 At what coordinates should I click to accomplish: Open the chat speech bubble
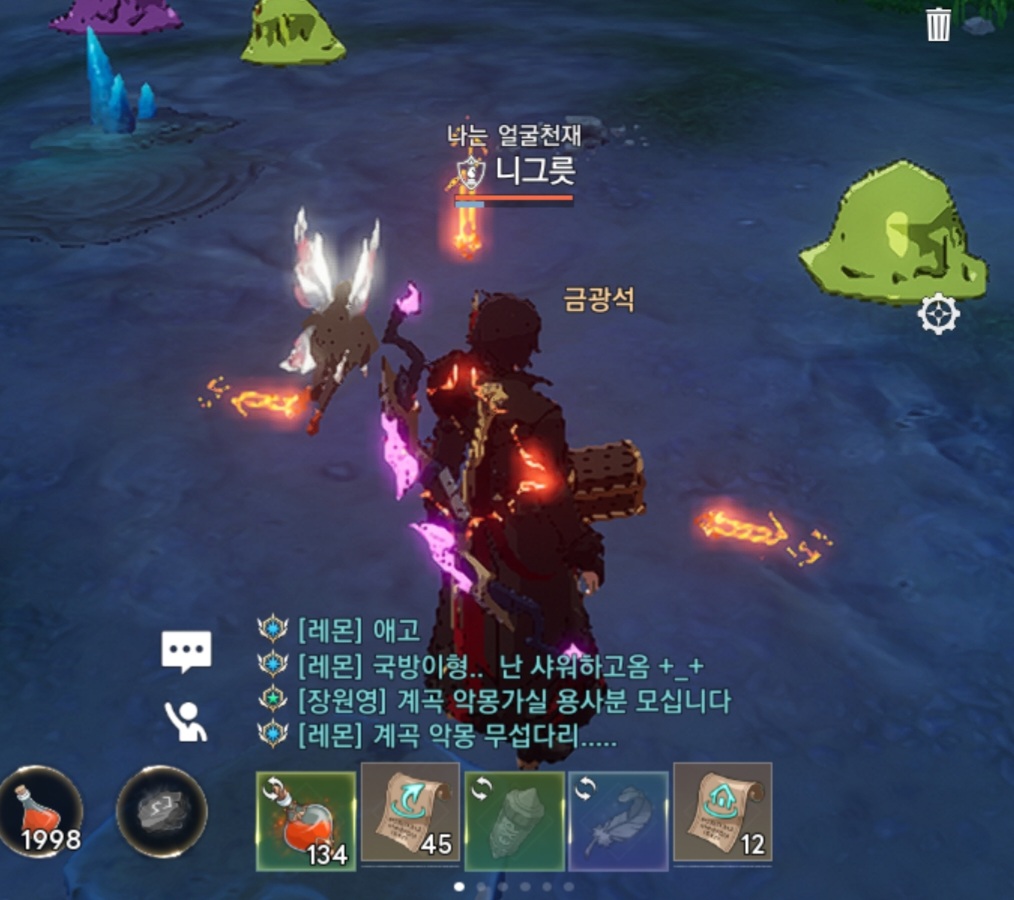tap(187, 652)
